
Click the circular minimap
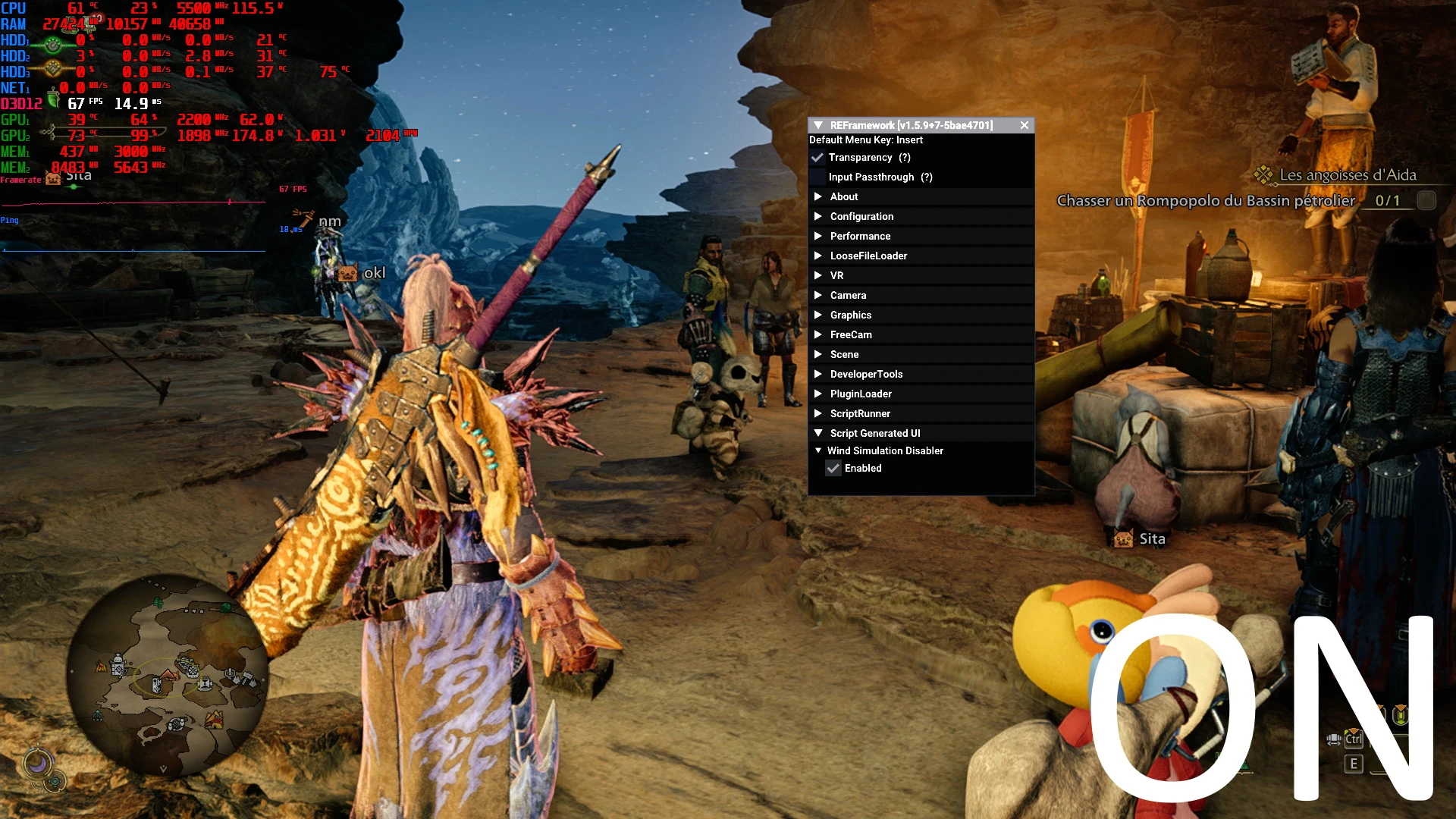(168, 675)
